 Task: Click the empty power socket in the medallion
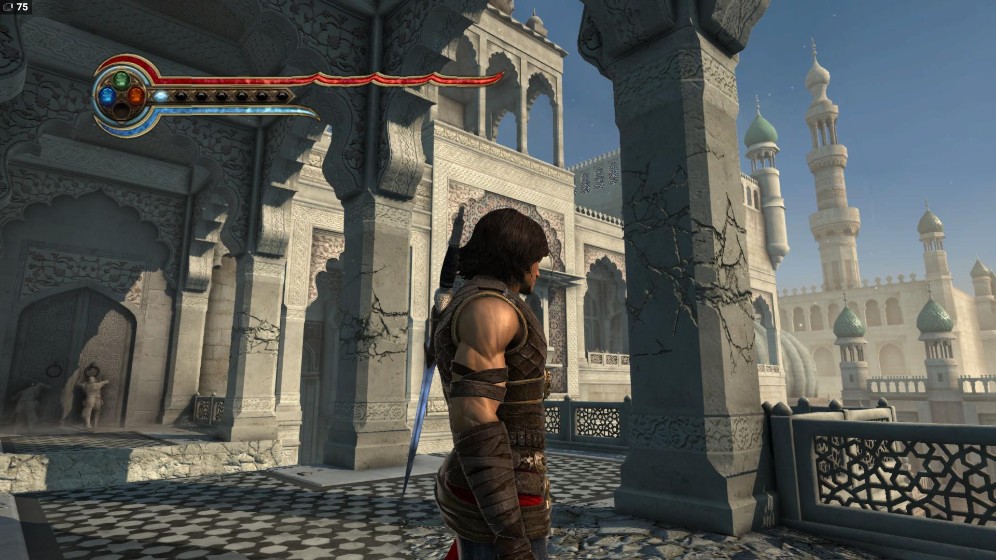tap(121, 111)
